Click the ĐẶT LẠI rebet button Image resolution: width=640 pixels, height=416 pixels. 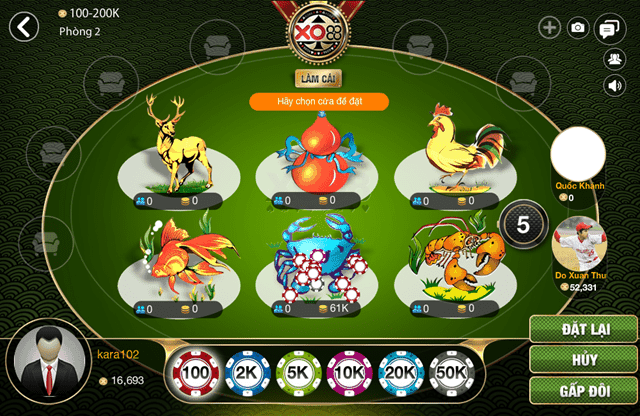[x=584, y=328]
